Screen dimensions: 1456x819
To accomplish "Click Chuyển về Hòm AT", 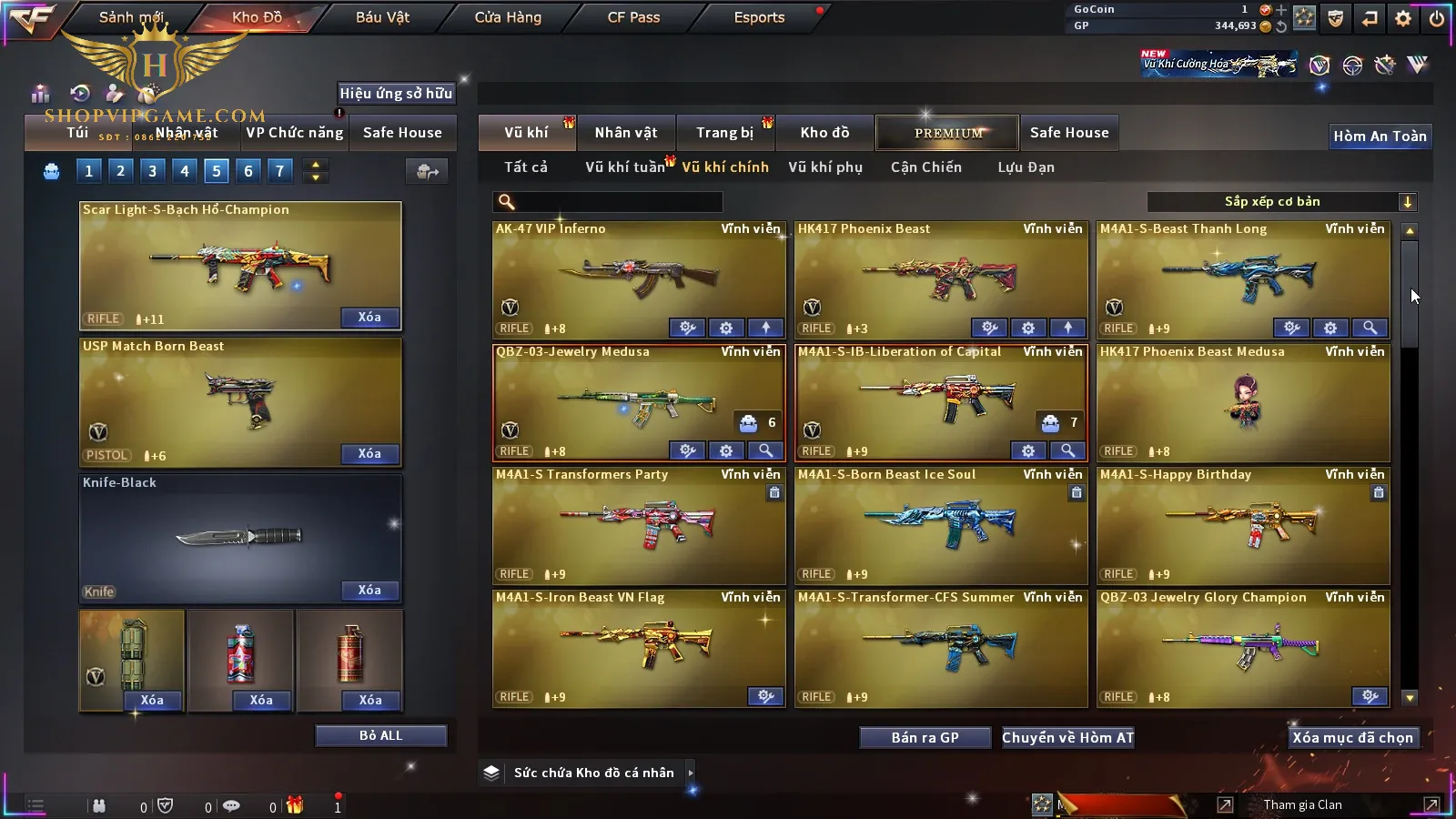I will coord(1067,738).
